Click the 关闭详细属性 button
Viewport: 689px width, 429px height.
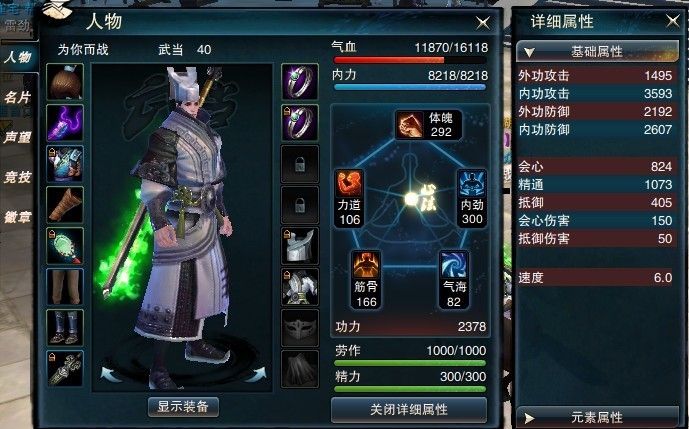(x=408, y=409)
